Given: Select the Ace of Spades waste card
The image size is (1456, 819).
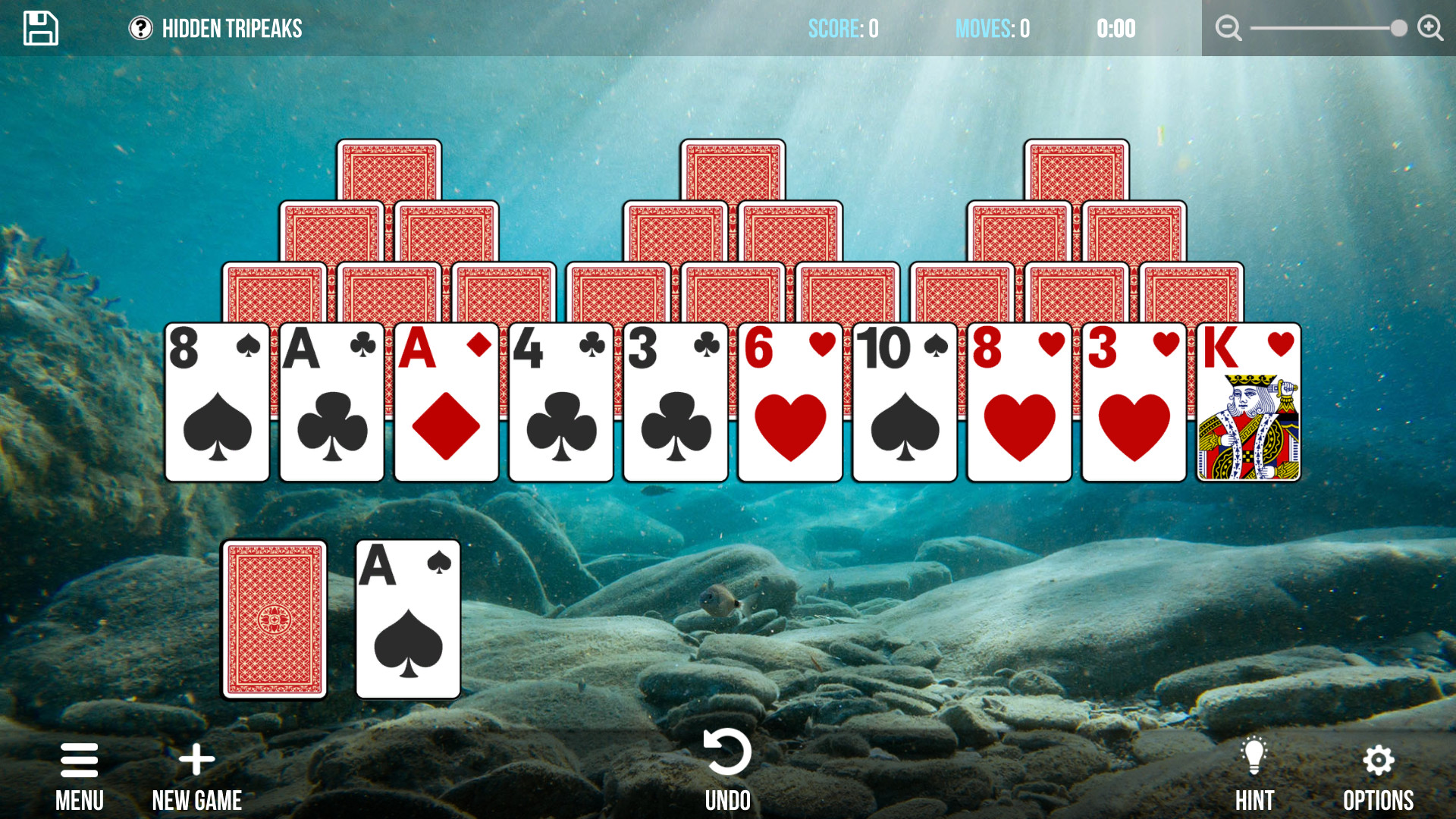Looking at the screenshot, I should tap(408, 620).
